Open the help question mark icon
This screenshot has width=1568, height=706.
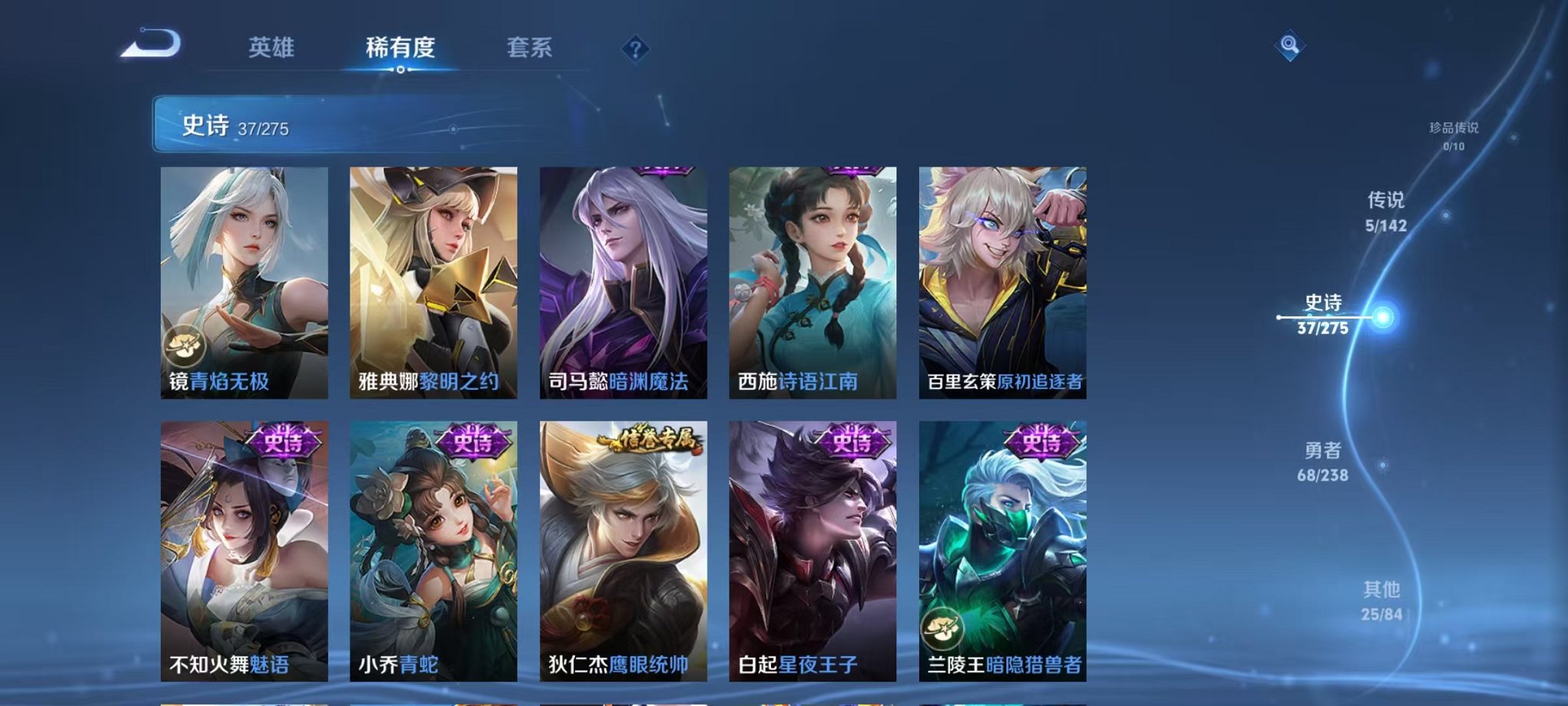tap(632, 49)
